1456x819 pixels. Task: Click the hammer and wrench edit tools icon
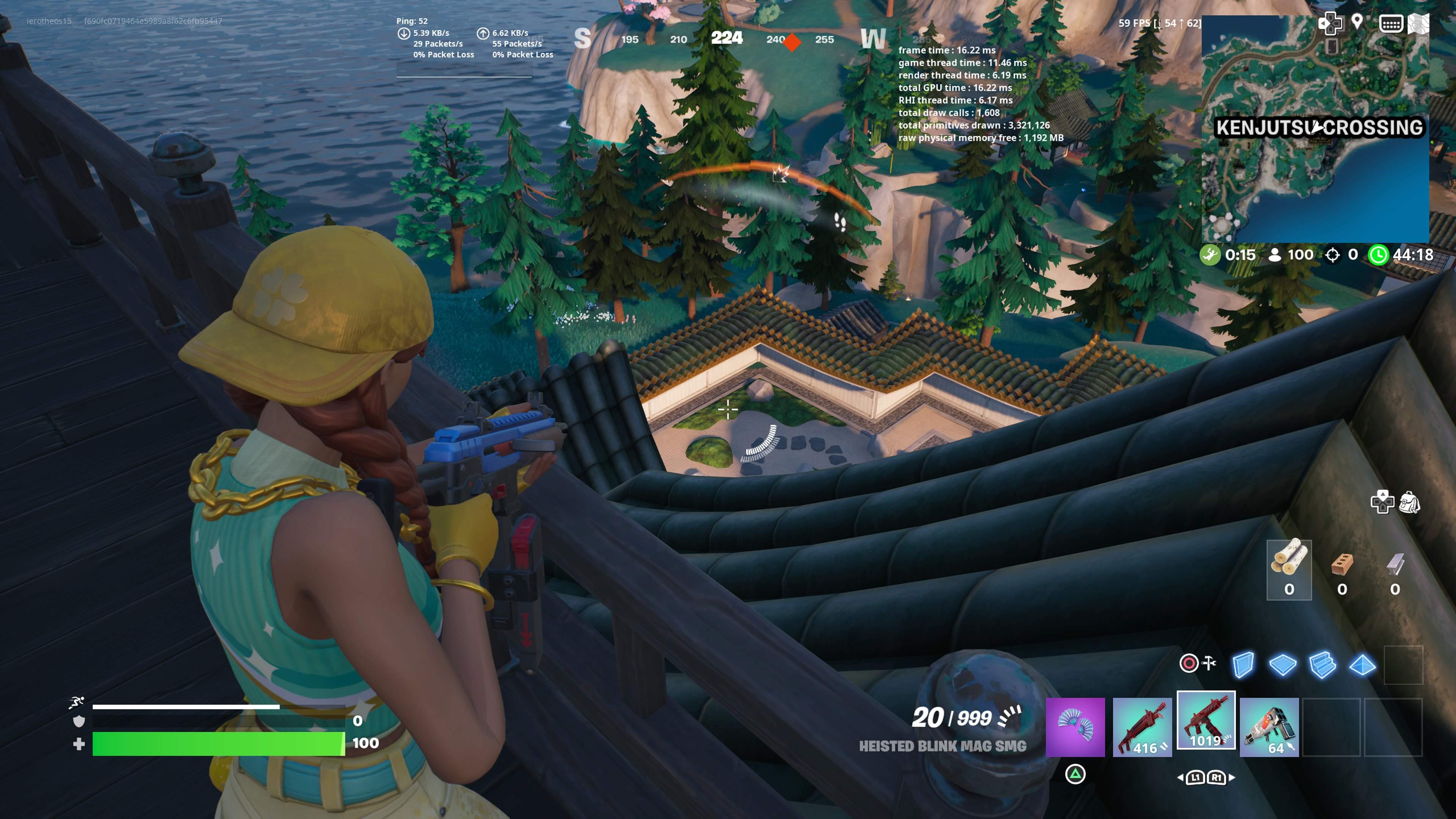click(1209, 662)
